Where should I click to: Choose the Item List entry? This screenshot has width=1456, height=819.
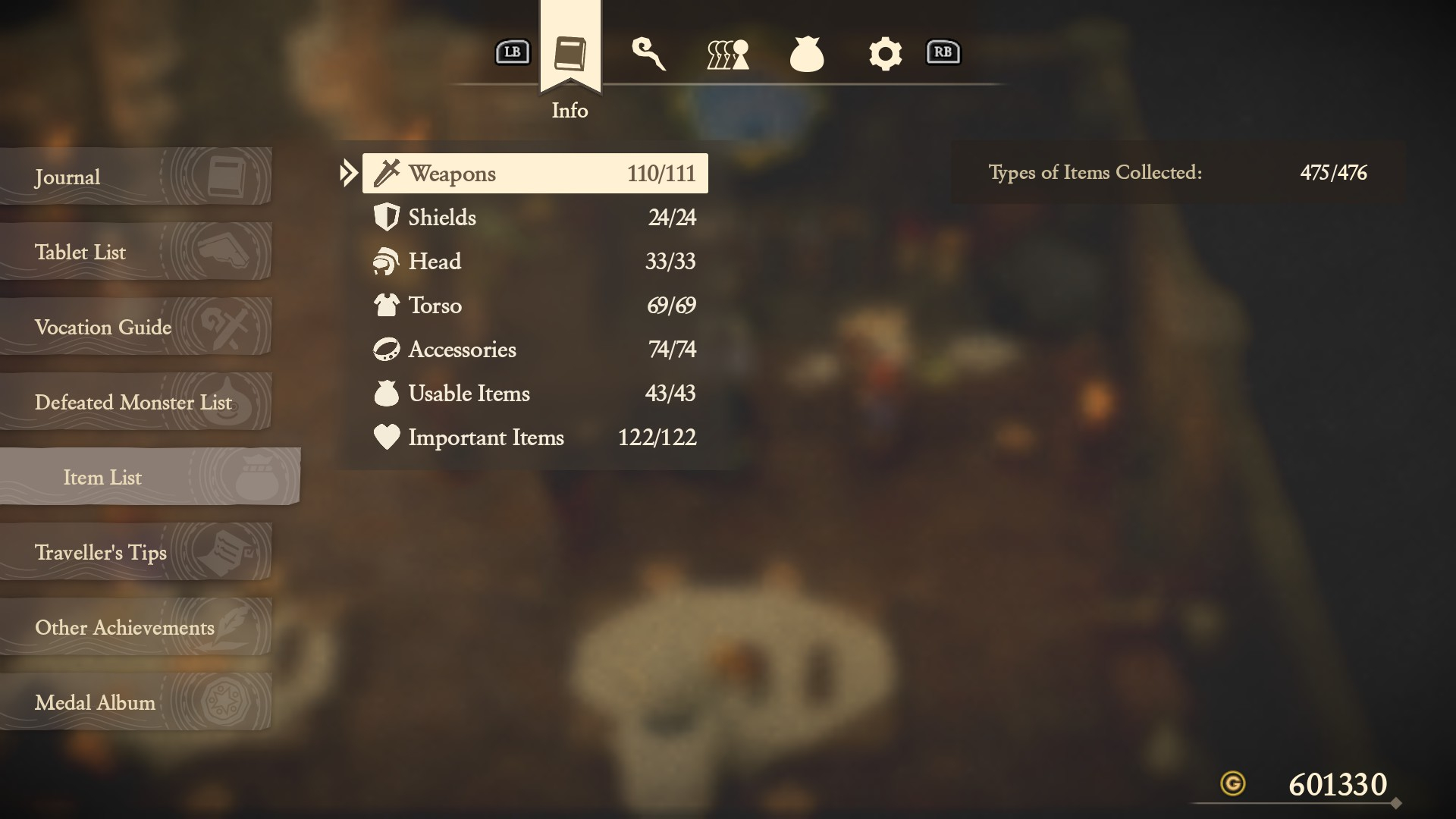(x=148, y=477)
